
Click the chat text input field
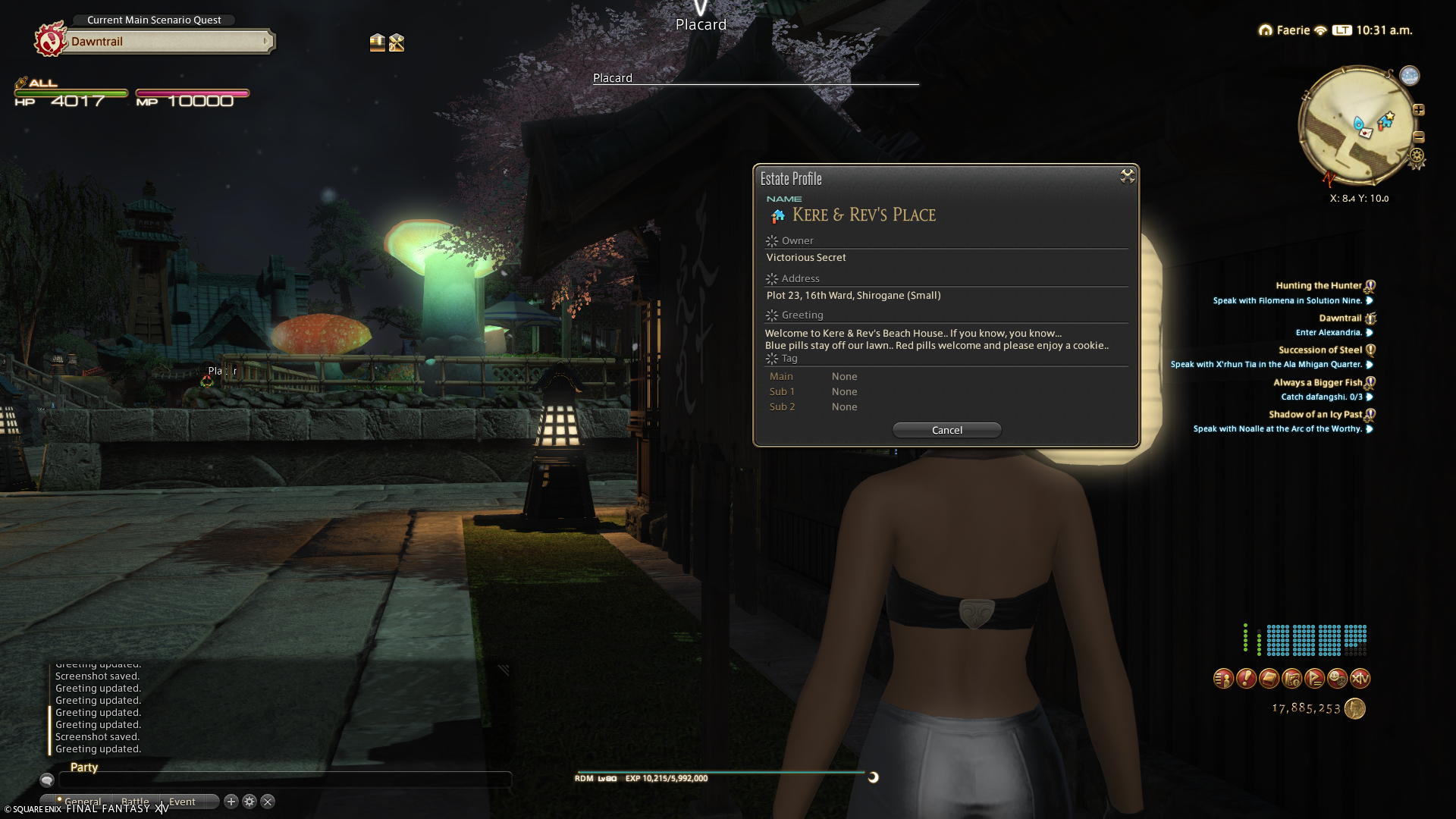pos(284,780)
